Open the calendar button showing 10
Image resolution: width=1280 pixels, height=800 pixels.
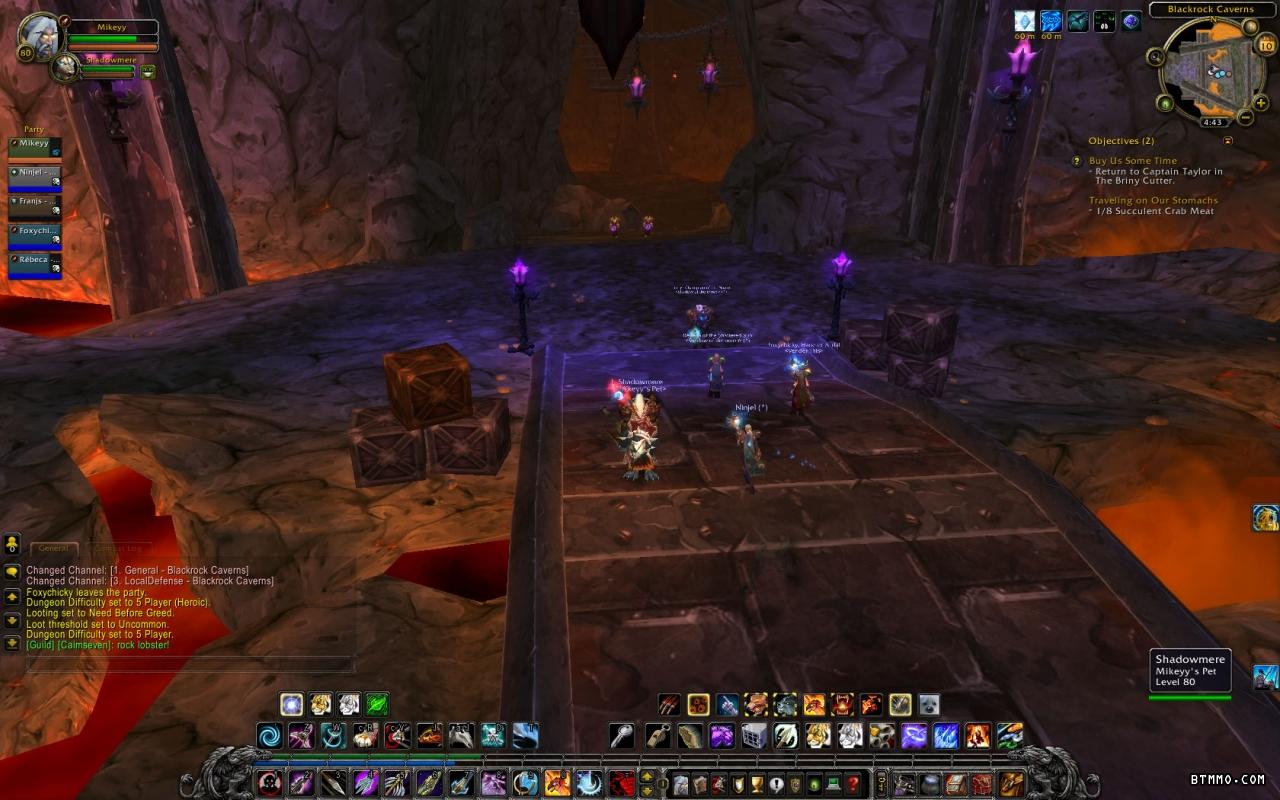[x=1266, y=46]
